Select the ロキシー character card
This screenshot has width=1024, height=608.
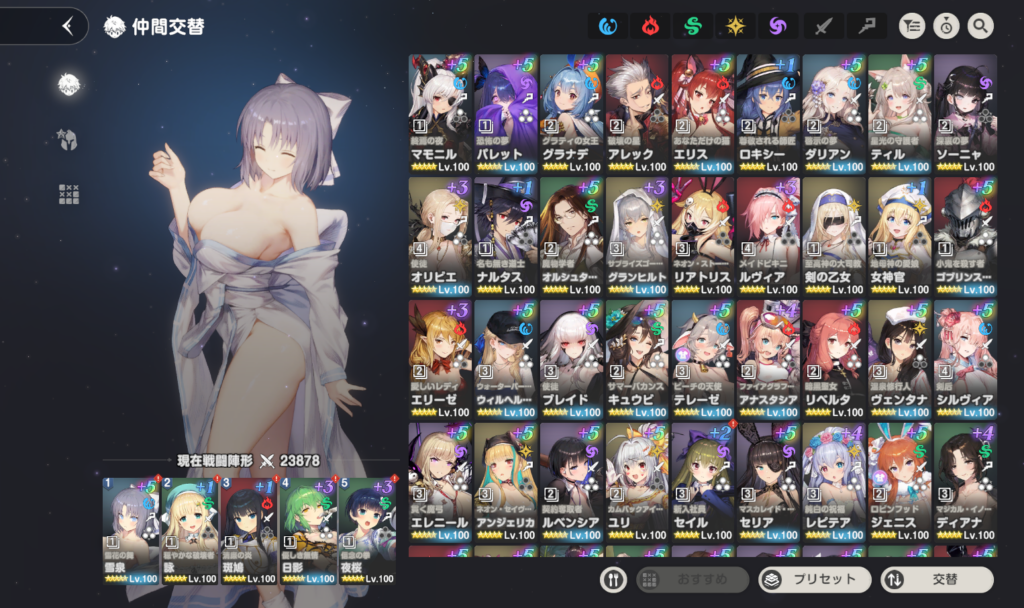click(768, 112)
